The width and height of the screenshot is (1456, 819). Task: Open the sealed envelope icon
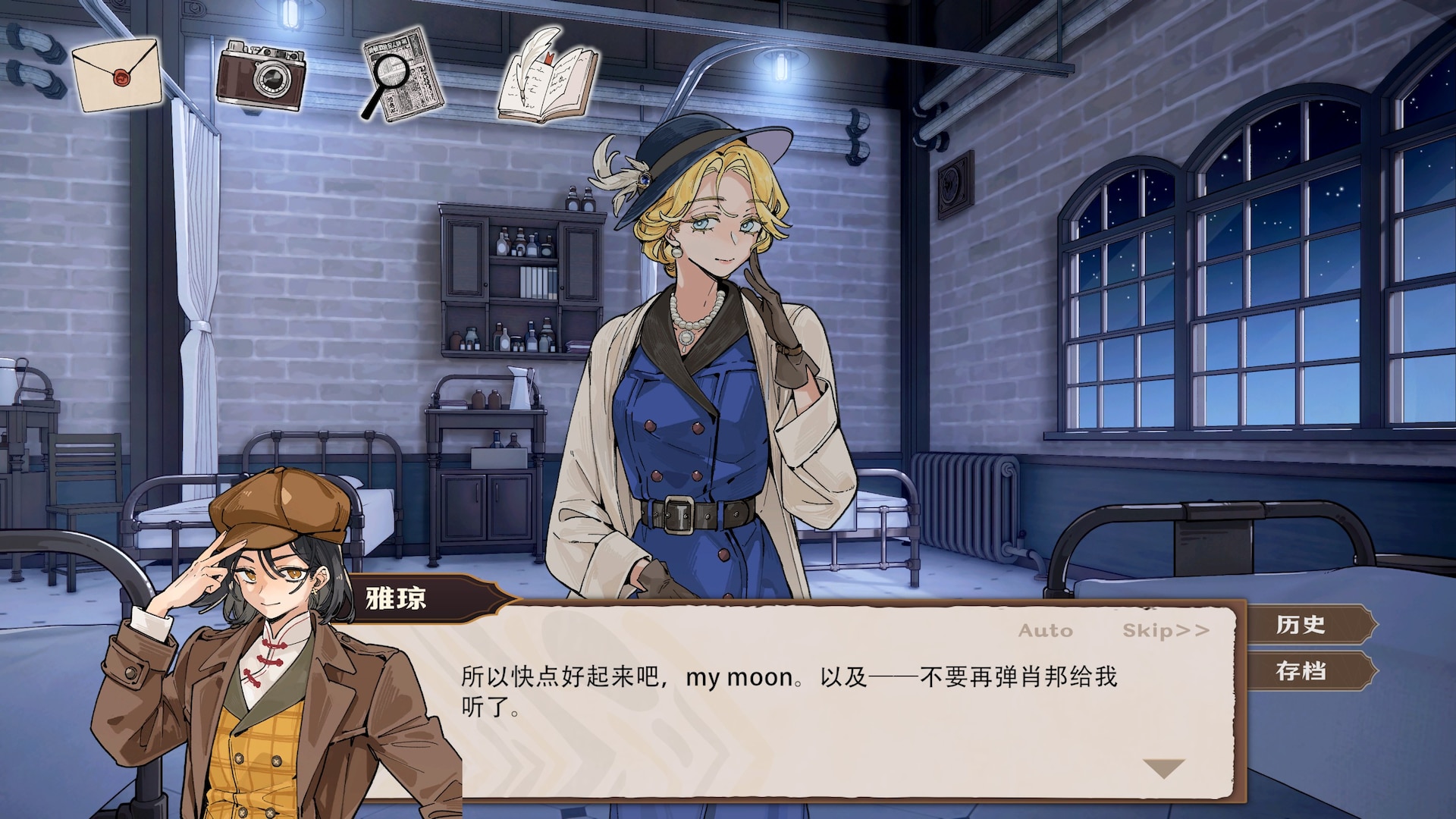117,74
